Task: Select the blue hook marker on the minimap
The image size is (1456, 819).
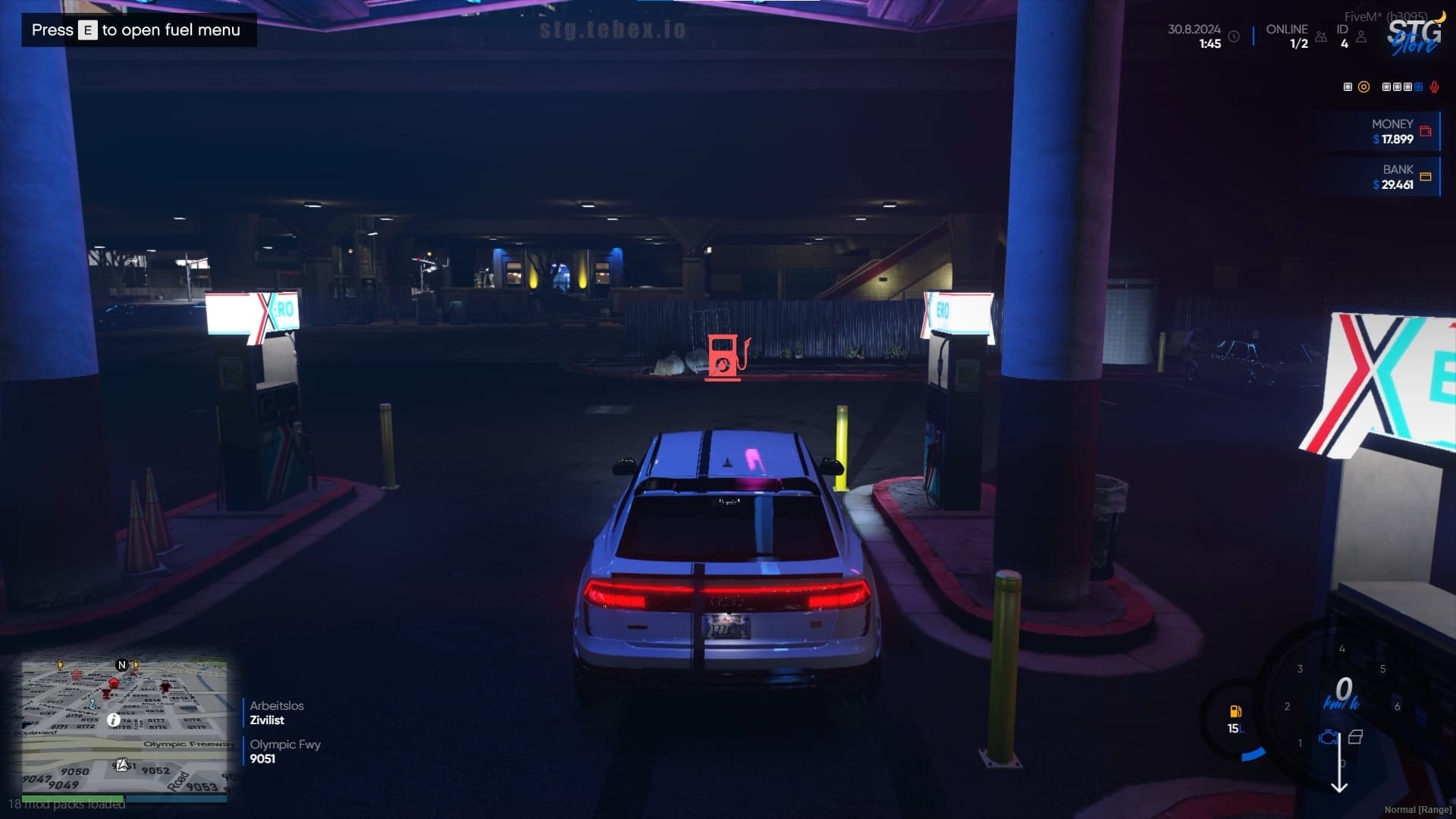Action: click(93, 704)
